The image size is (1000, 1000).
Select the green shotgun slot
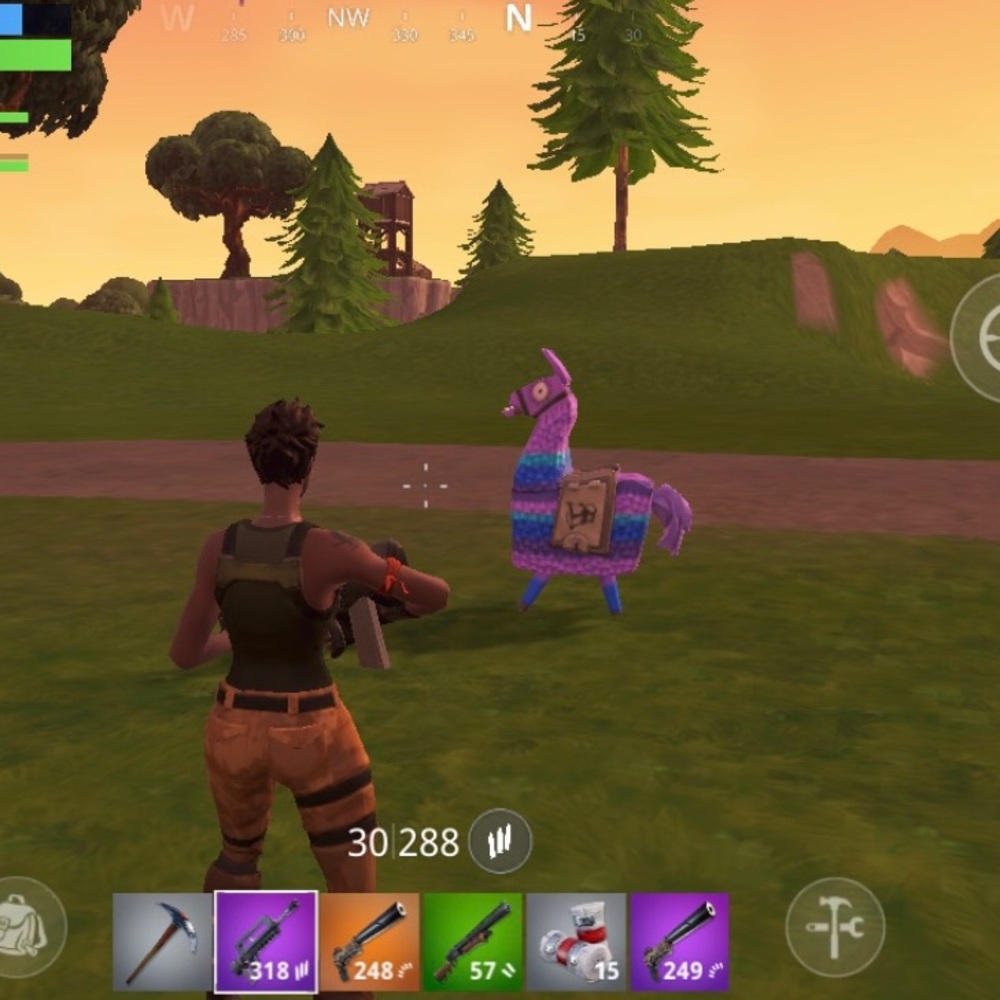pyautogui.click(x=473, y=942)
